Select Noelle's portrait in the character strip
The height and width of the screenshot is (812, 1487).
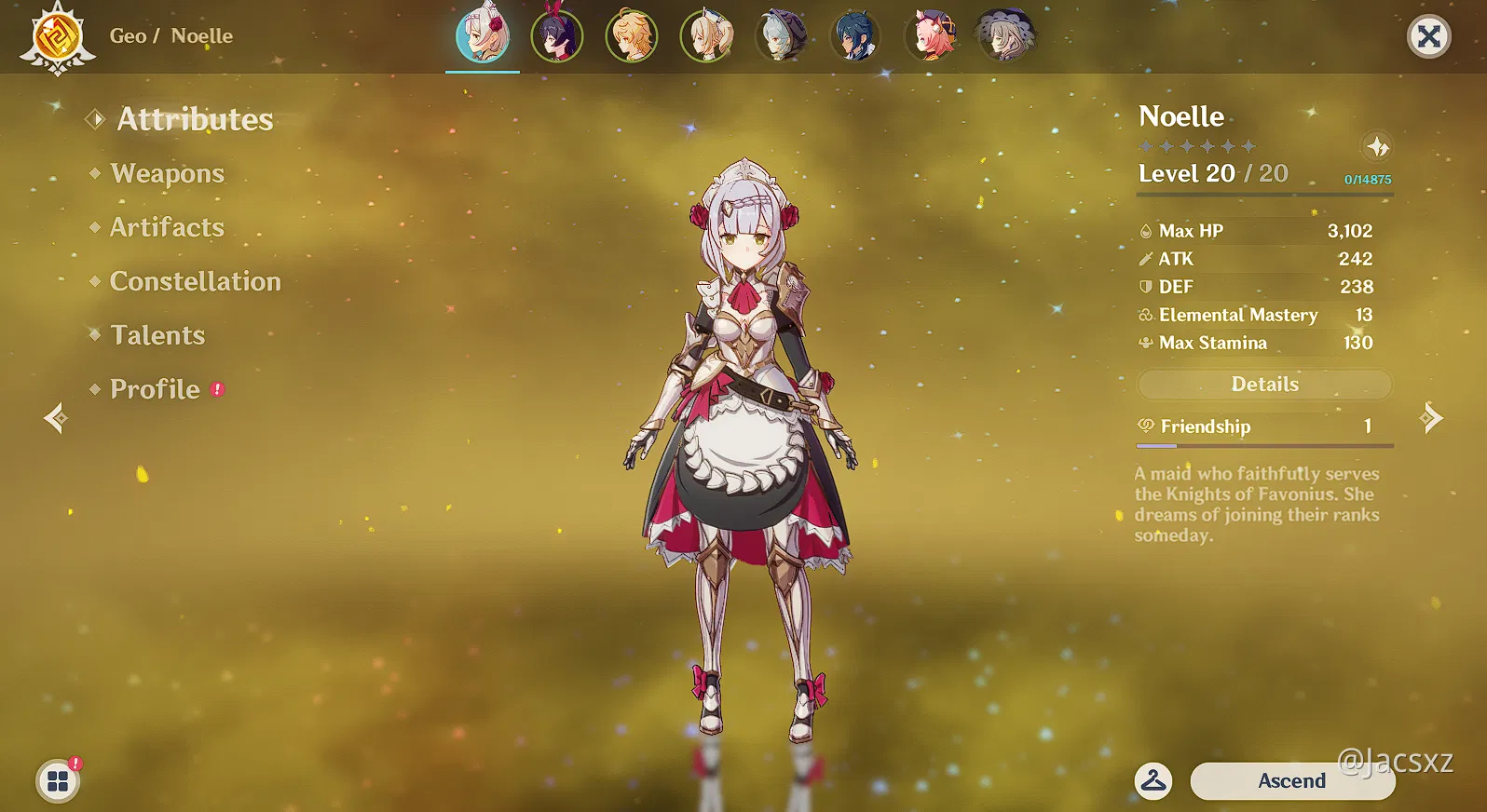click(482, 37)
